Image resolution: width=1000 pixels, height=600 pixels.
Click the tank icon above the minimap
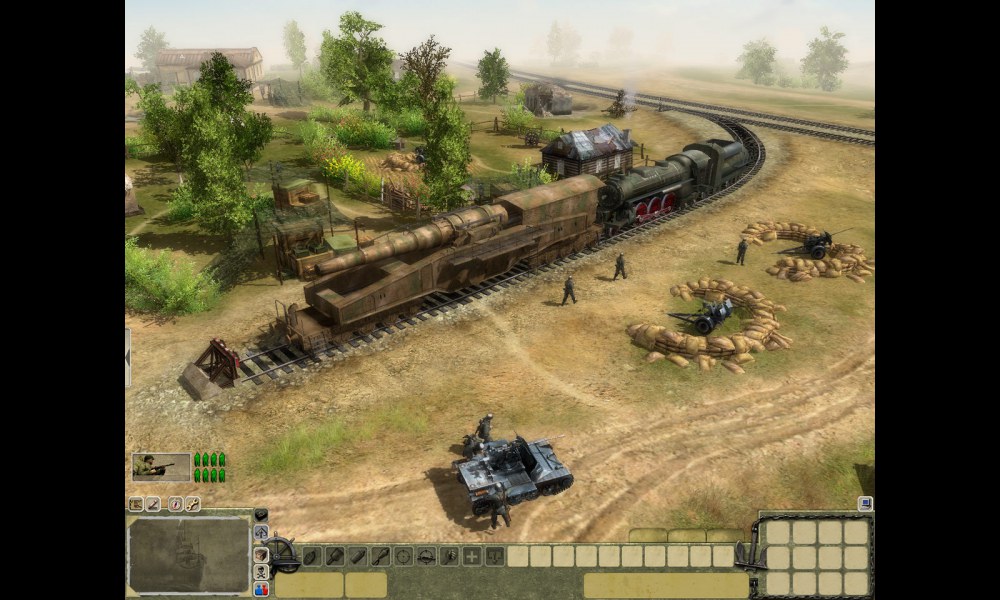point(135,504)
